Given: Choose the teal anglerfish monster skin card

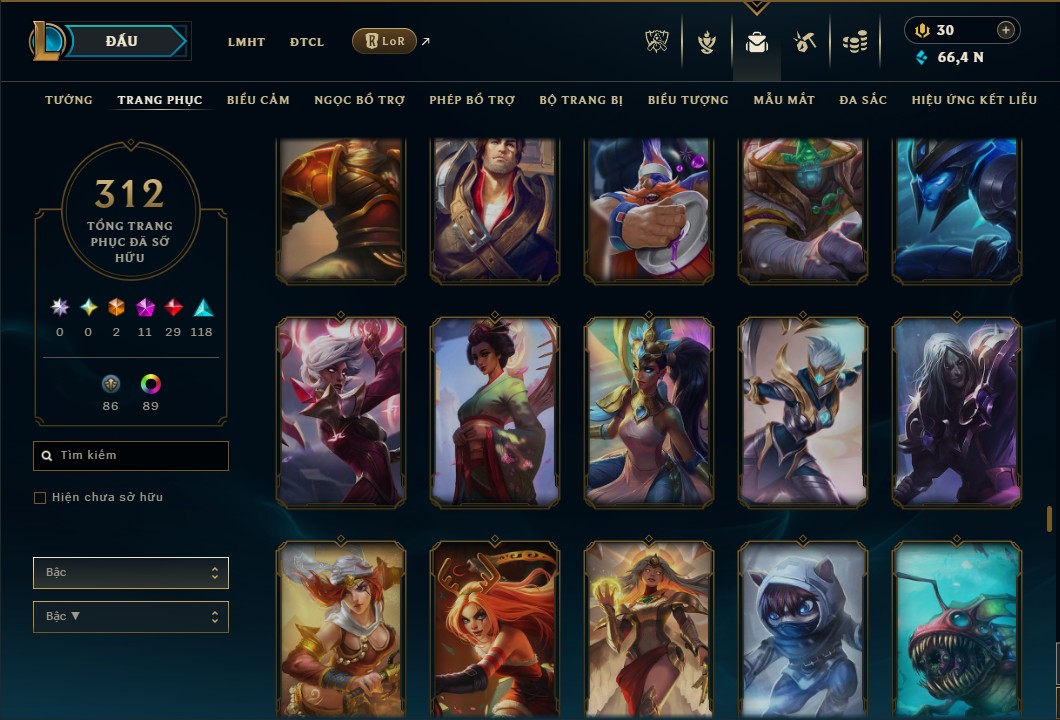Looking at the screenshot, I should pyautogui.click(x=956, y=630).
